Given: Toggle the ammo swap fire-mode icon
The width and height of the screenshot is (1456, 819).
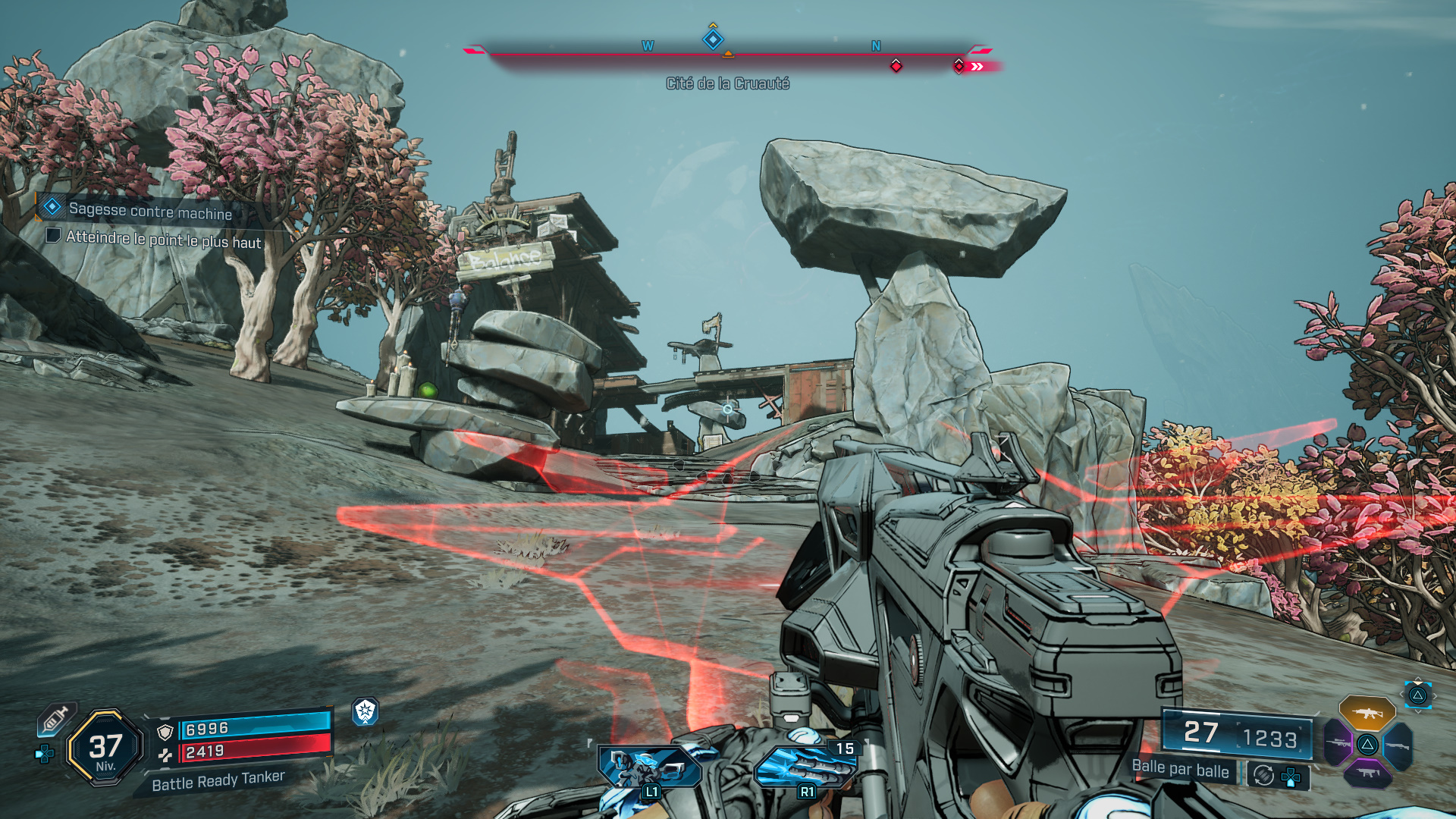Looking at the screenshot, I should [1263, 775].
